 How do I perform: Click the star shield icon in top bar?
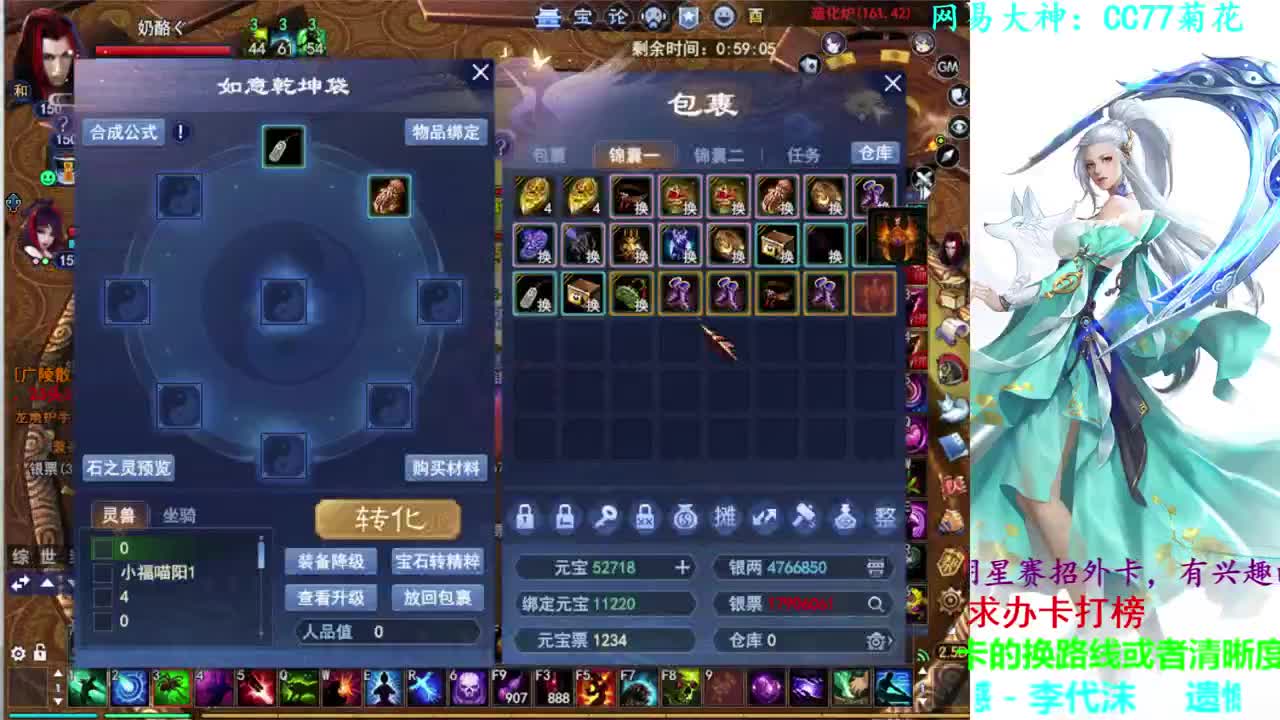click(x=686, y=18)
